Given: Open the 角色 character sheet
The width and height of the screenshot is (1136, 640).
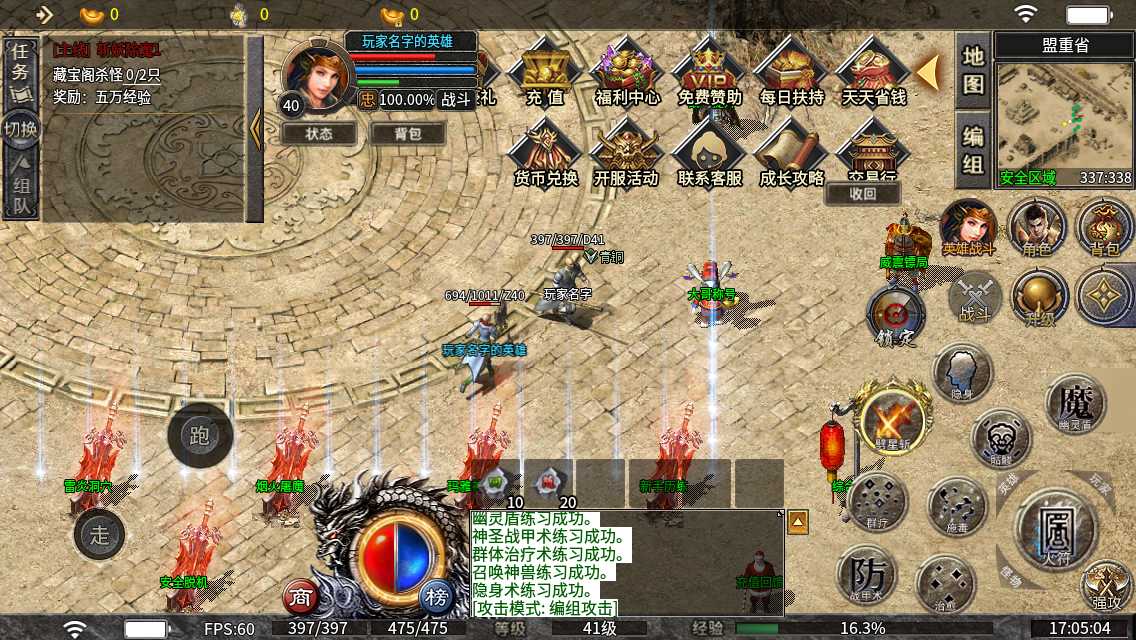Looking at the screenshot, I should (x=1036, y=228).
